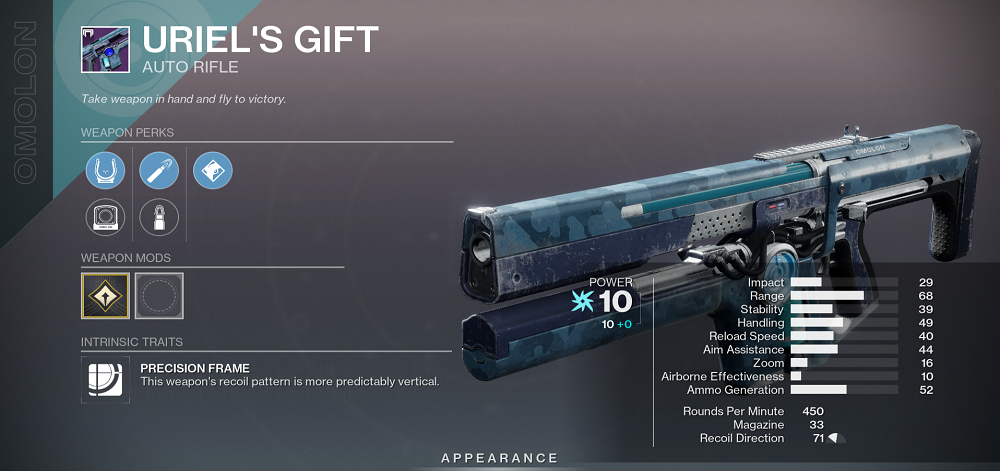The width and height of the screenshot is (1000, 471).
Task: Click the Uriel's Gift weapon thumbnail
Action: click(x=105, y=48)
